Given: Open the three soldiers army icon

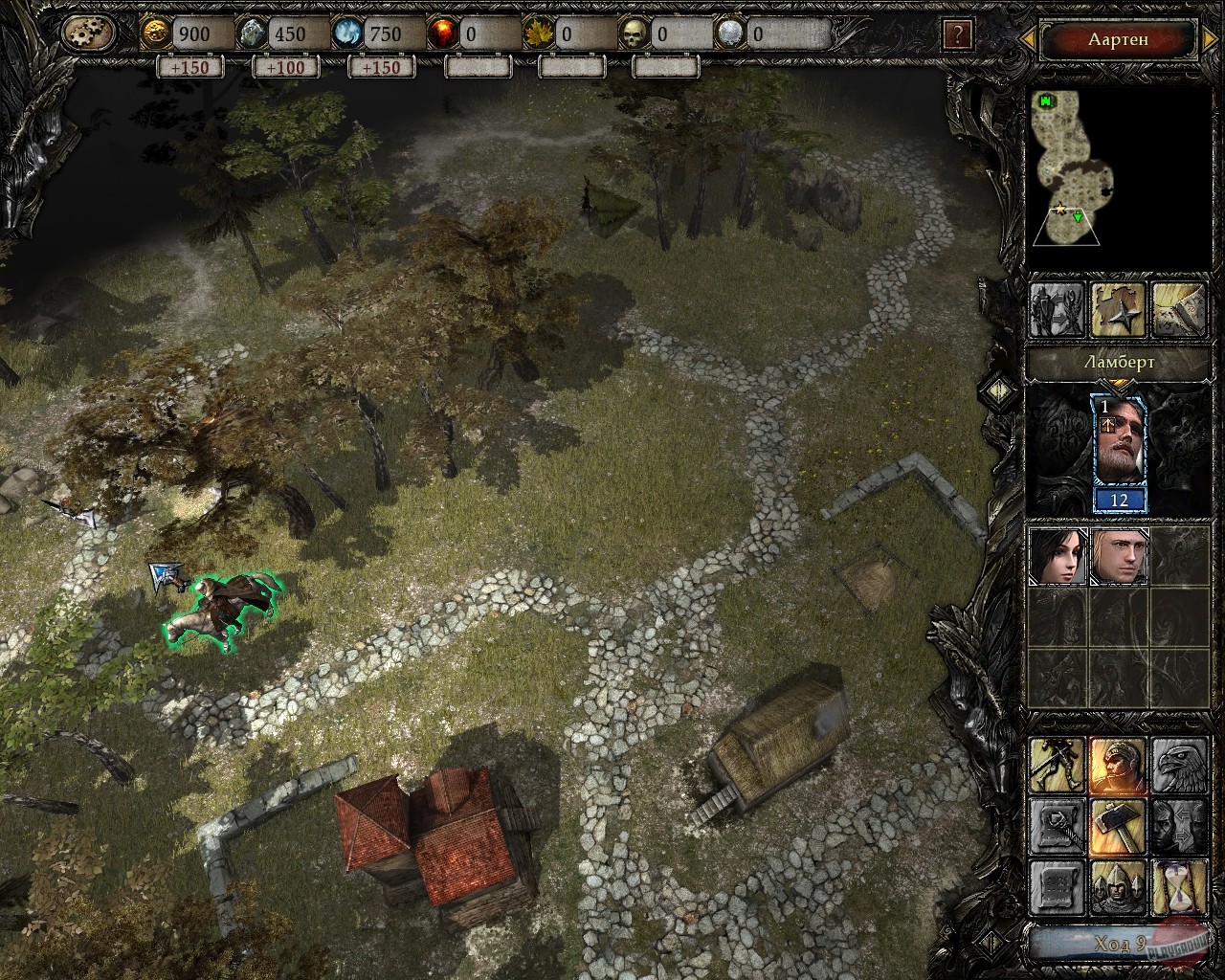Looking at the screenshot, I should 1119,886.
